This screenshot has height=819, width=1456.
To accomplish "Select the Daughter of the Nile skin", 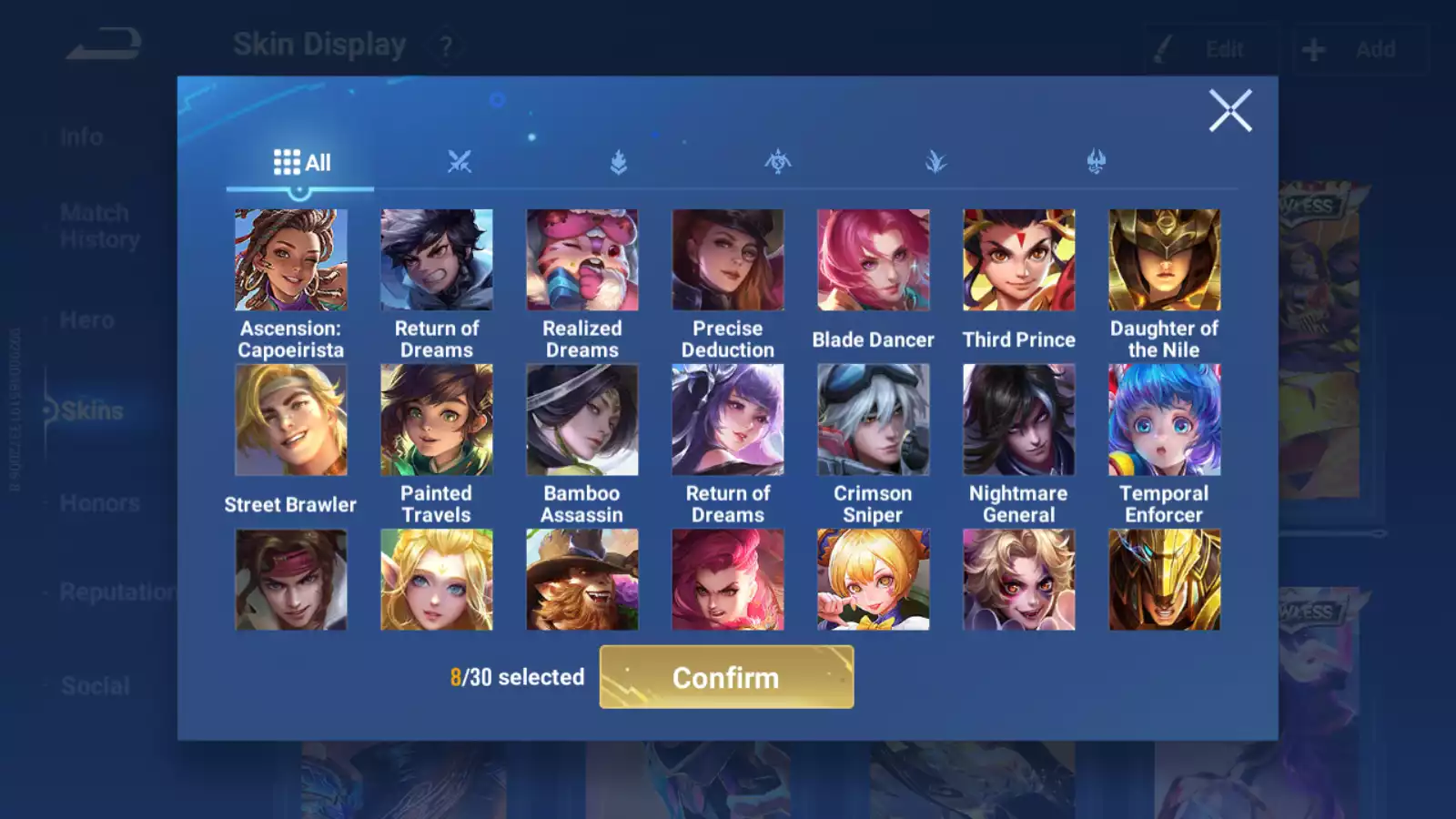I will [1165, 260].
